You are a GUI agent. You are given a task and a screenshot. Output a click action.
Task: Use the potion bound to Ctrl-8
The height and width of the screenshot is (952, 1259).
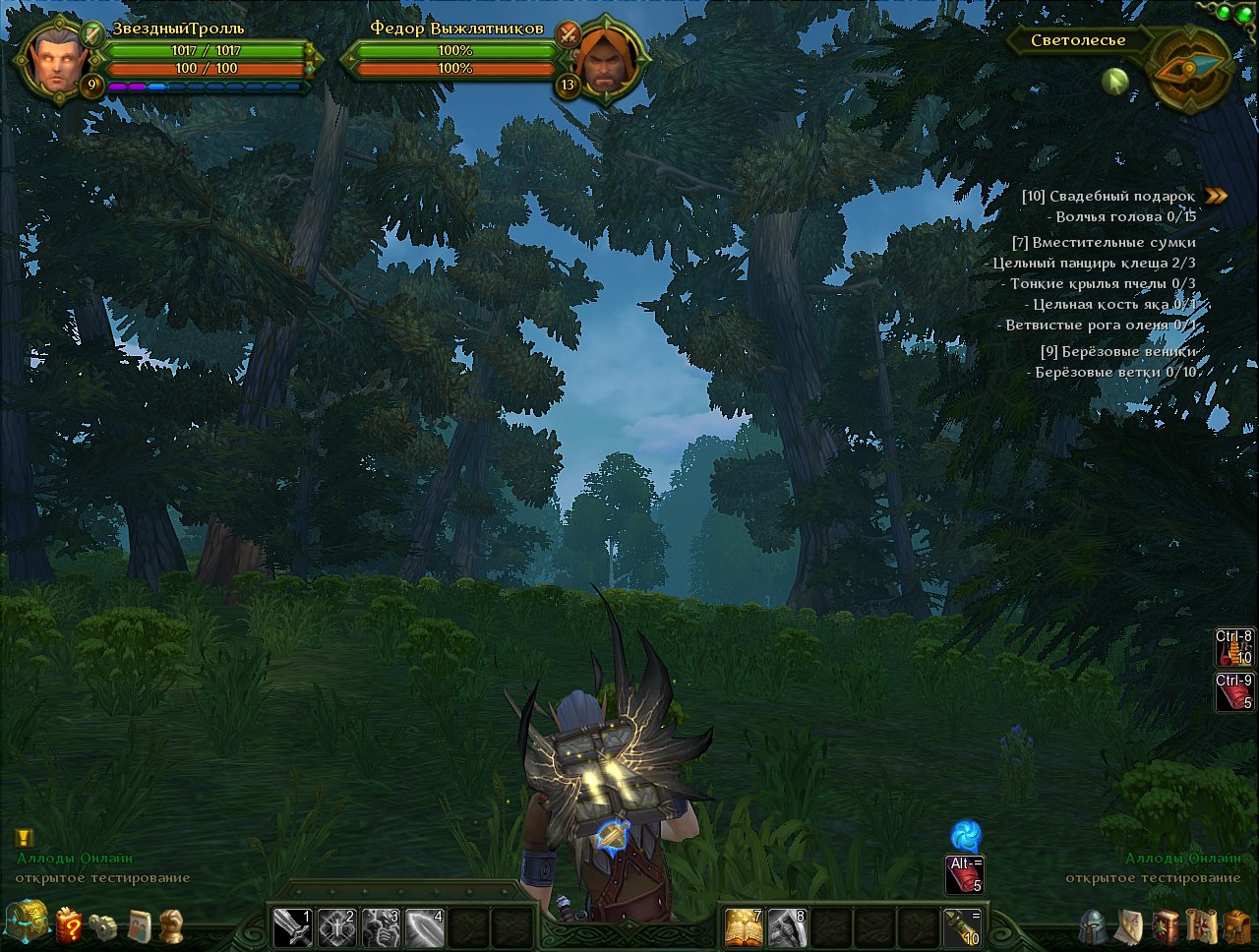point(1234,647)
